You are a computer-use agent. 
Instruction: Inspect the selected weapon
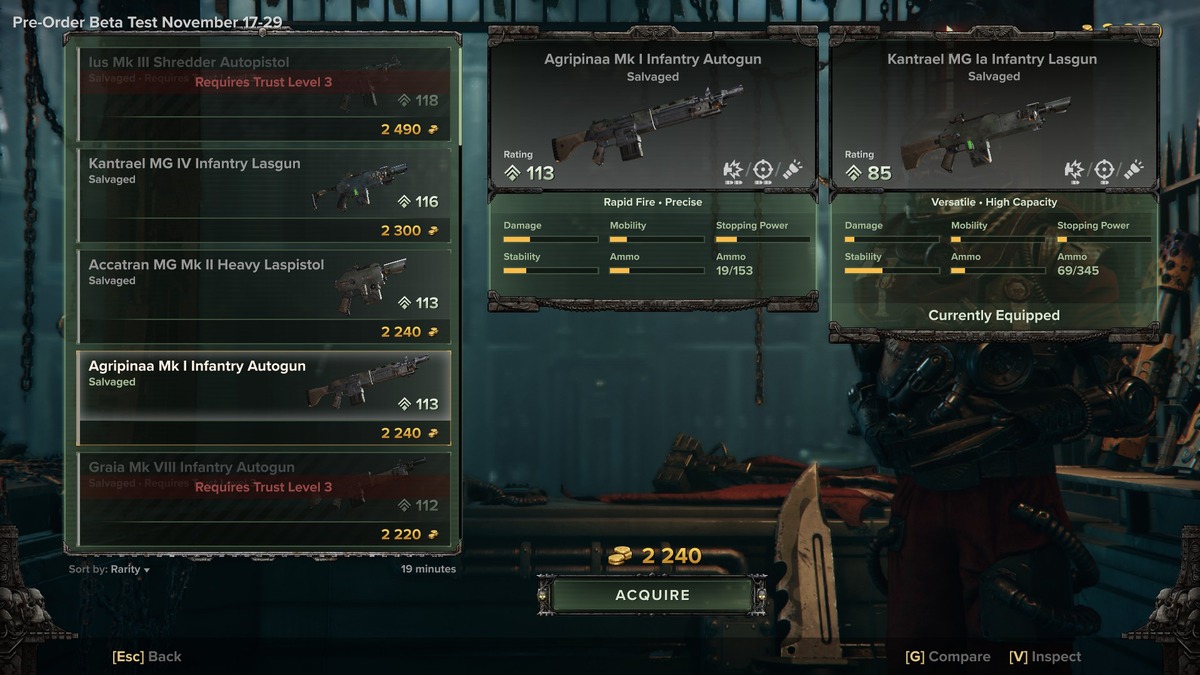[1045, 657]
